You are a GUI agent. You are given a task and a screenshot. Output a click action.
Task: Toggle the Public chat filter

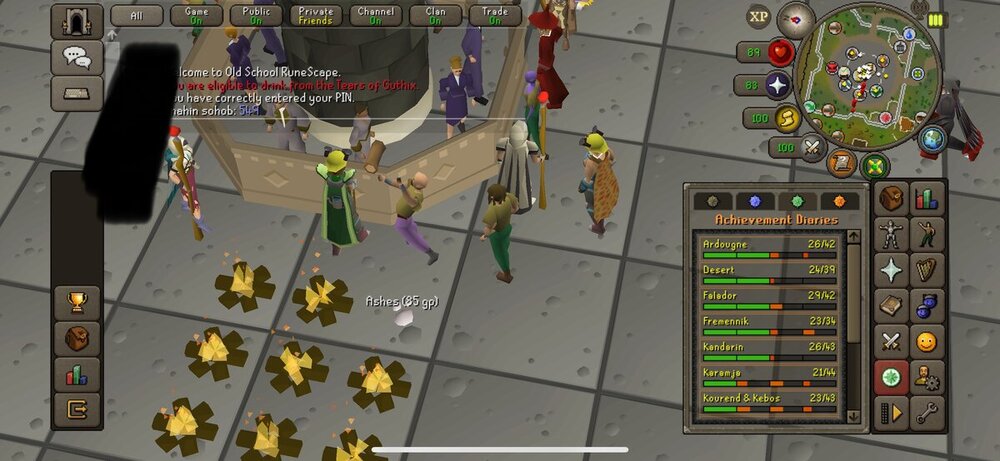click(256, 15)
